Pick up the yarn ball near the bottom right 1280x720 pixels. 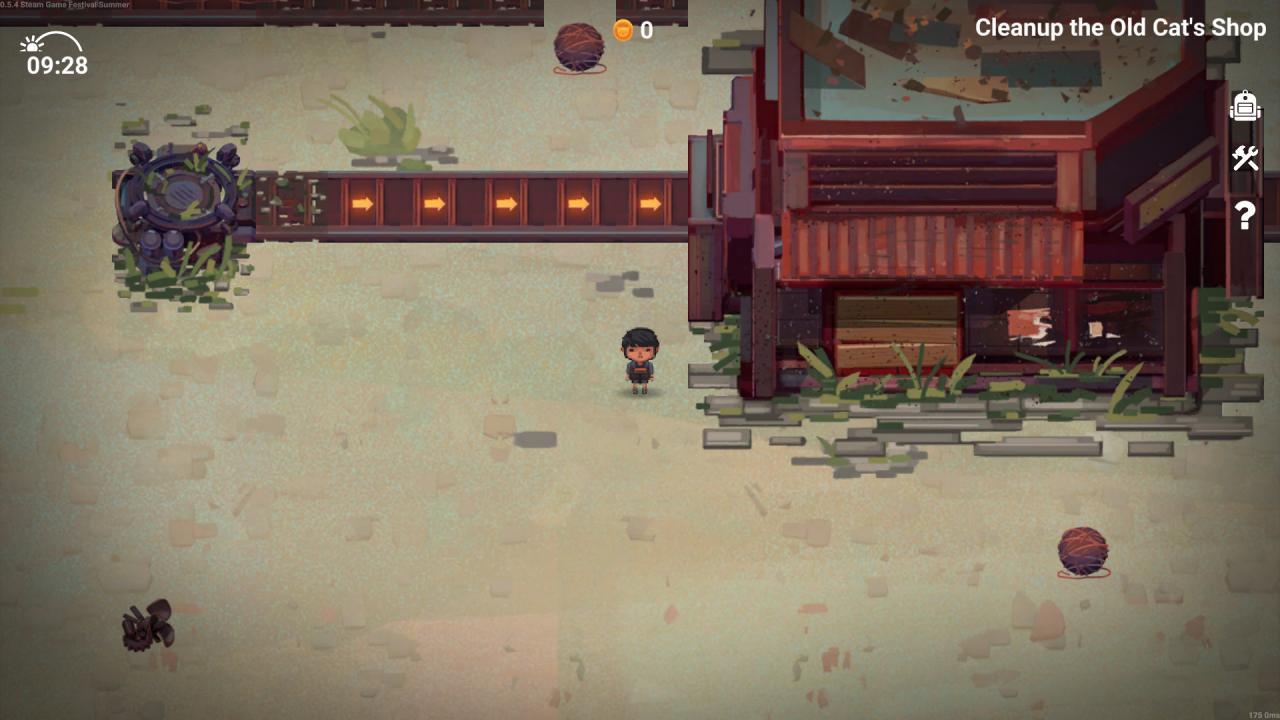[x=1083, y=551]
